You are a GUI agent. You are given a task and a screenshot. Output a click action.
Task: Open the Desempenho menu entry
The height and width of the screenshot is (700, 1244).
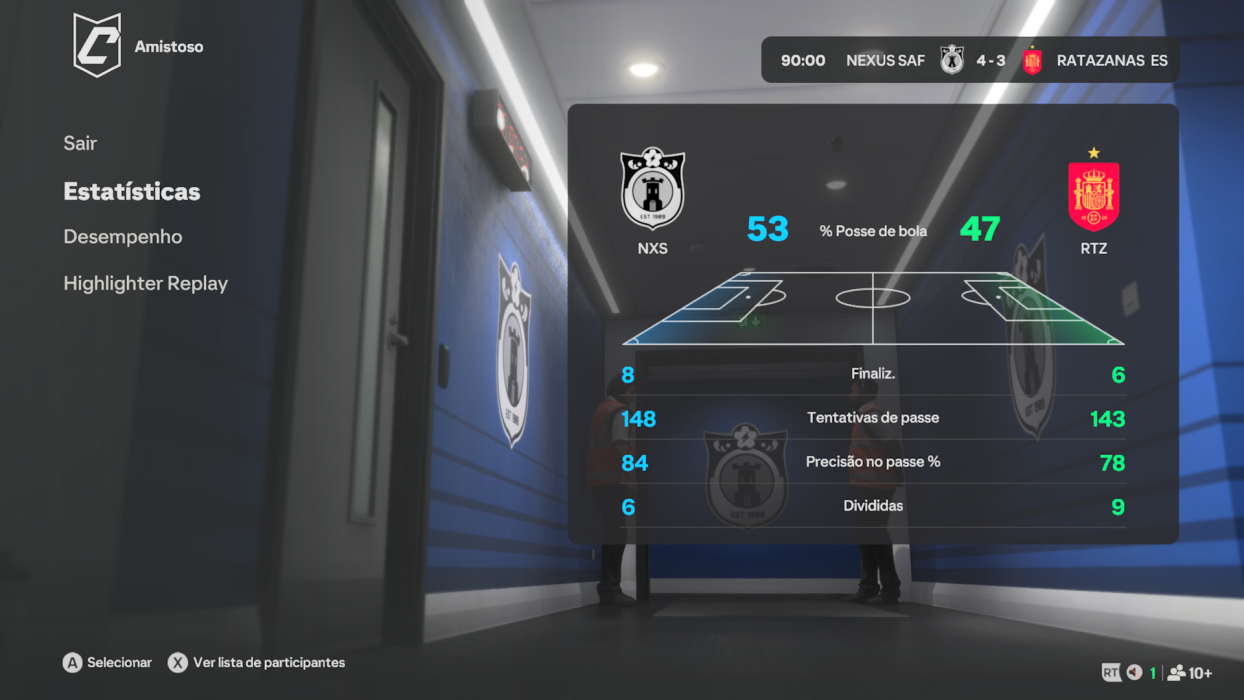coord(123,237)
